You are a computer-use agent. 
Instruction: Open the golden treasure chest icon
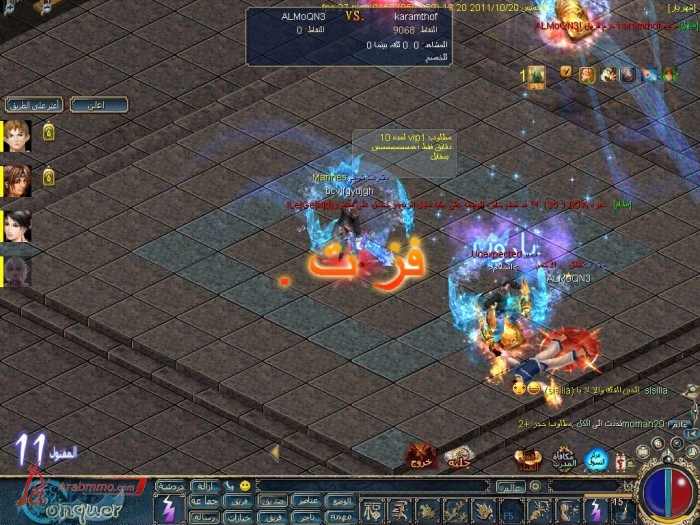coord(527,459)
